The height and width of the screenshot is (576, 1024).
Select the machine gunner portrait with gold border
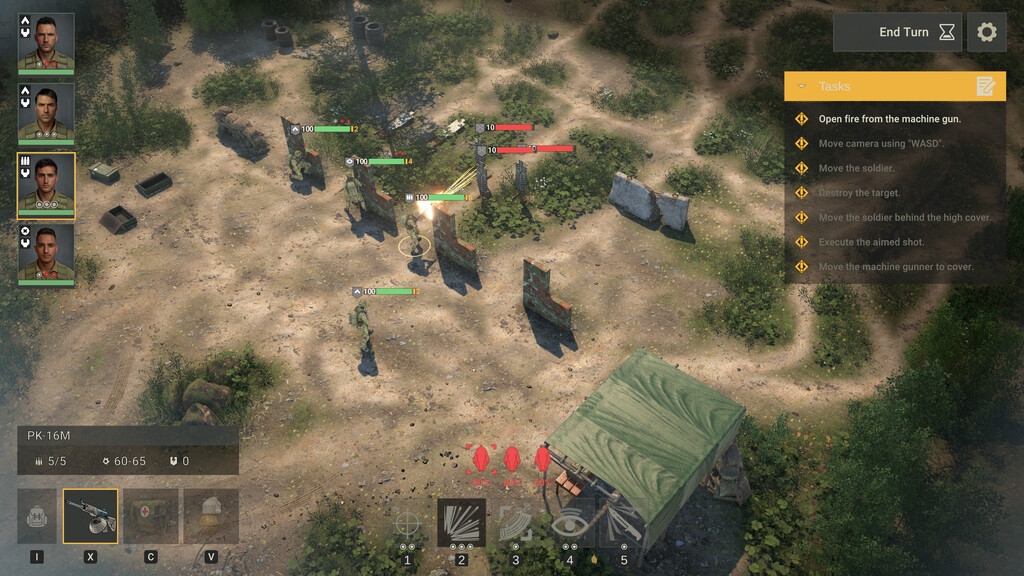click(46, 184)
